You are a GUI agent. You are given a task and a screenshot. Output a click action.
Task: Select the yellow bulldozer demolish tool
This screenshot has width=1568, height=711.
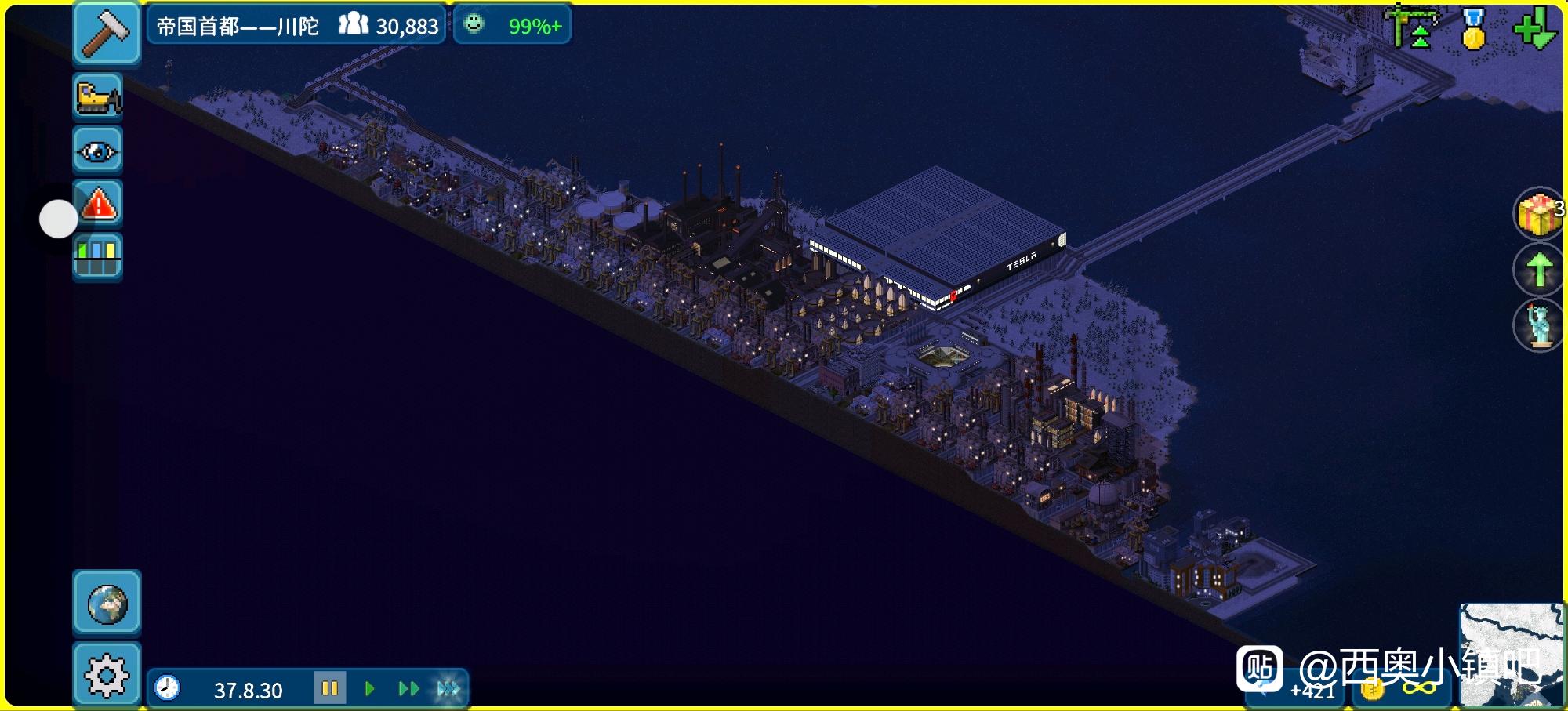[98, 97]
